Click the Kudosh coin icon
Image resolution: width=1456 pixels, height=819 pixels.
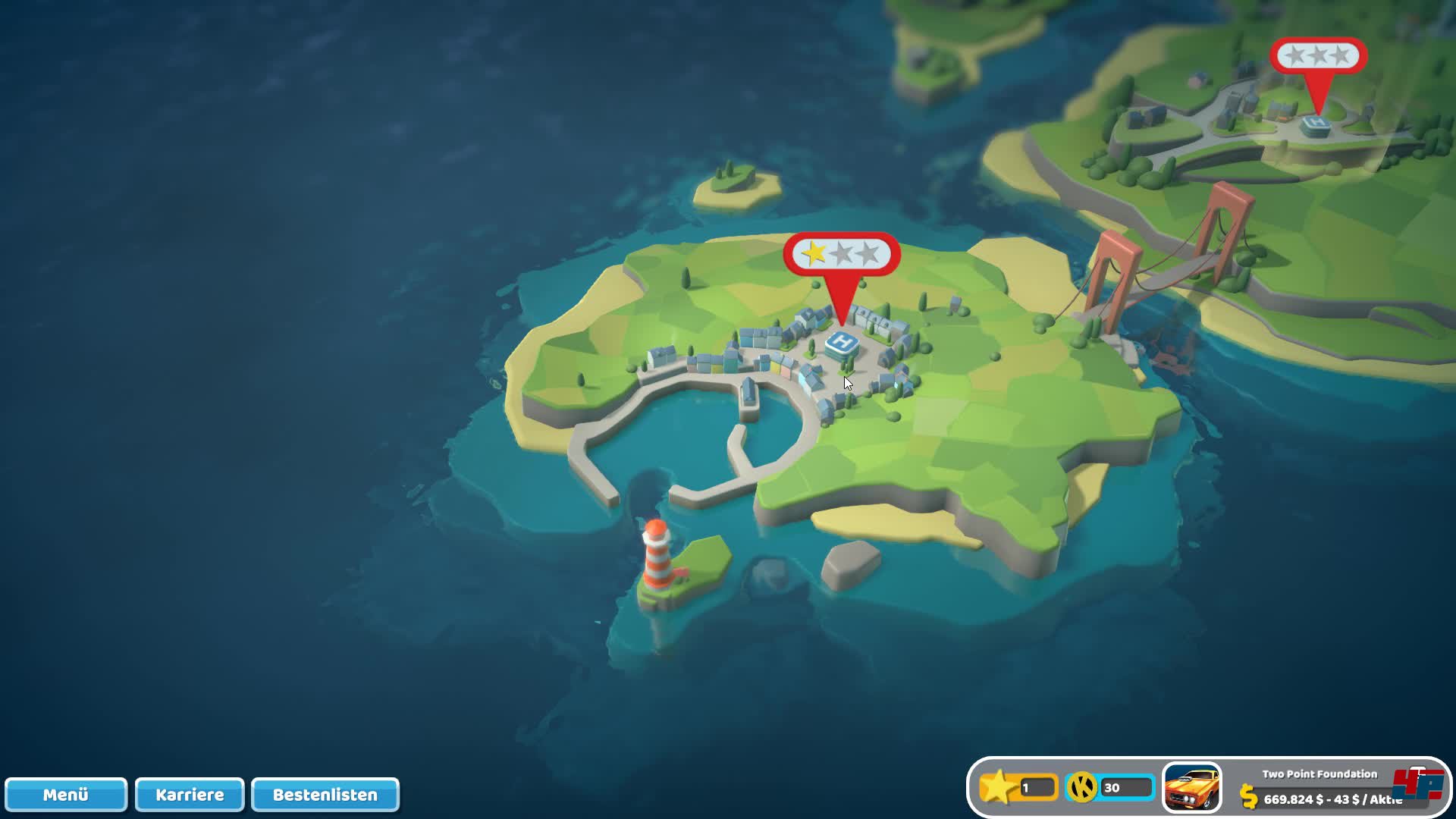pyautogui.click(x=1082, y=788)
